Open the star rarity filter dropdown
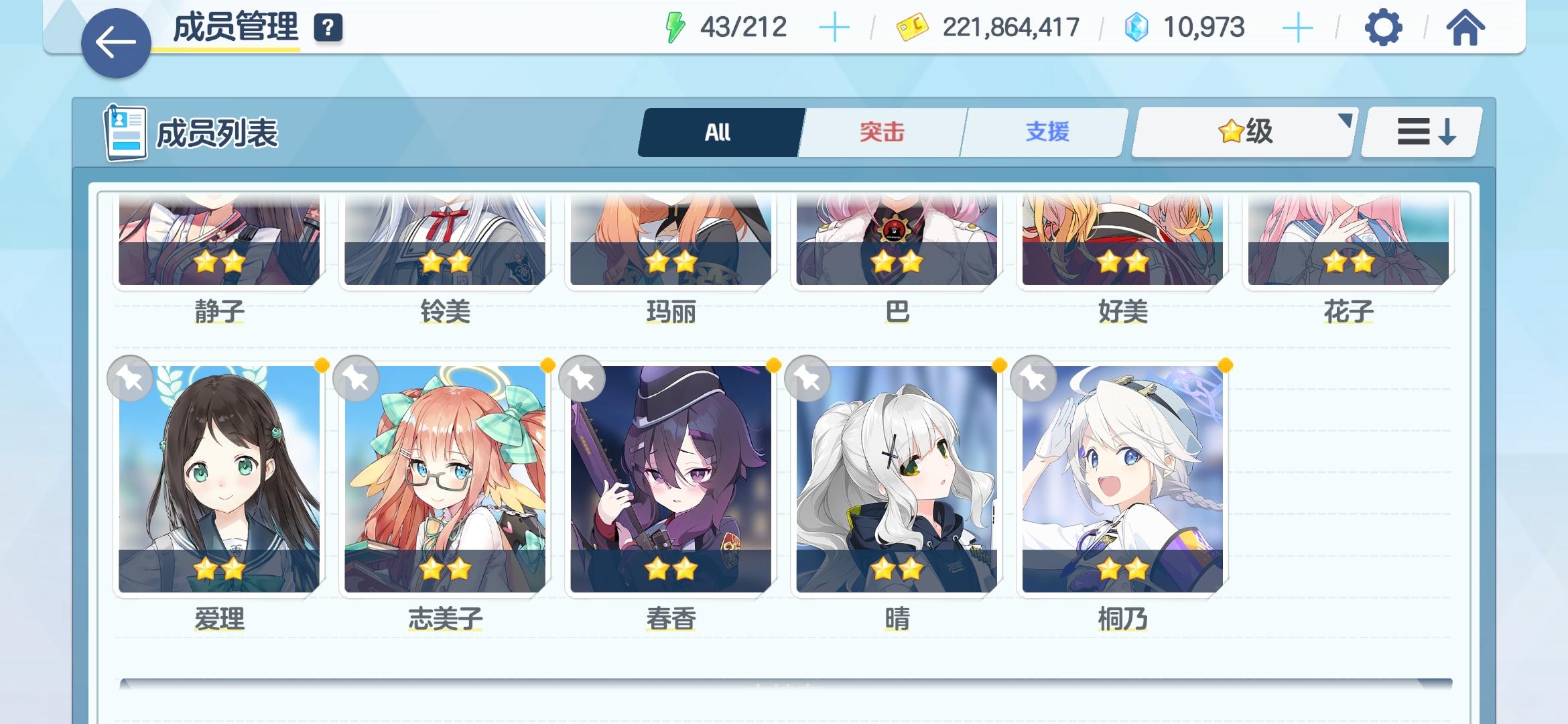This screenshot has height=724, width=1568. [x=1243, y=131]
